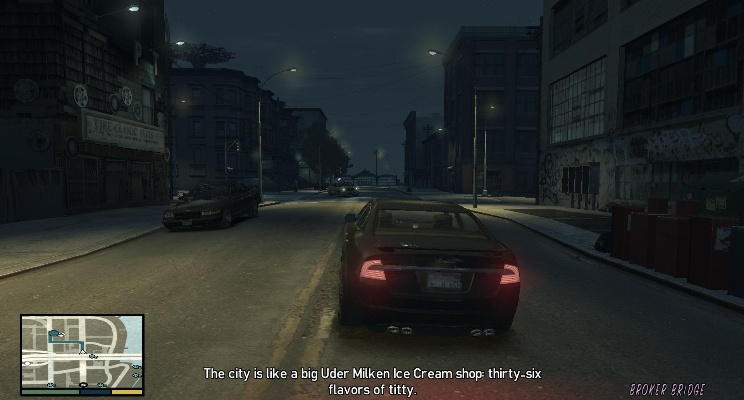744x400 pixels.
Task: Click the minimap radar
Action: pyautogui.click(x=82, y=352)
